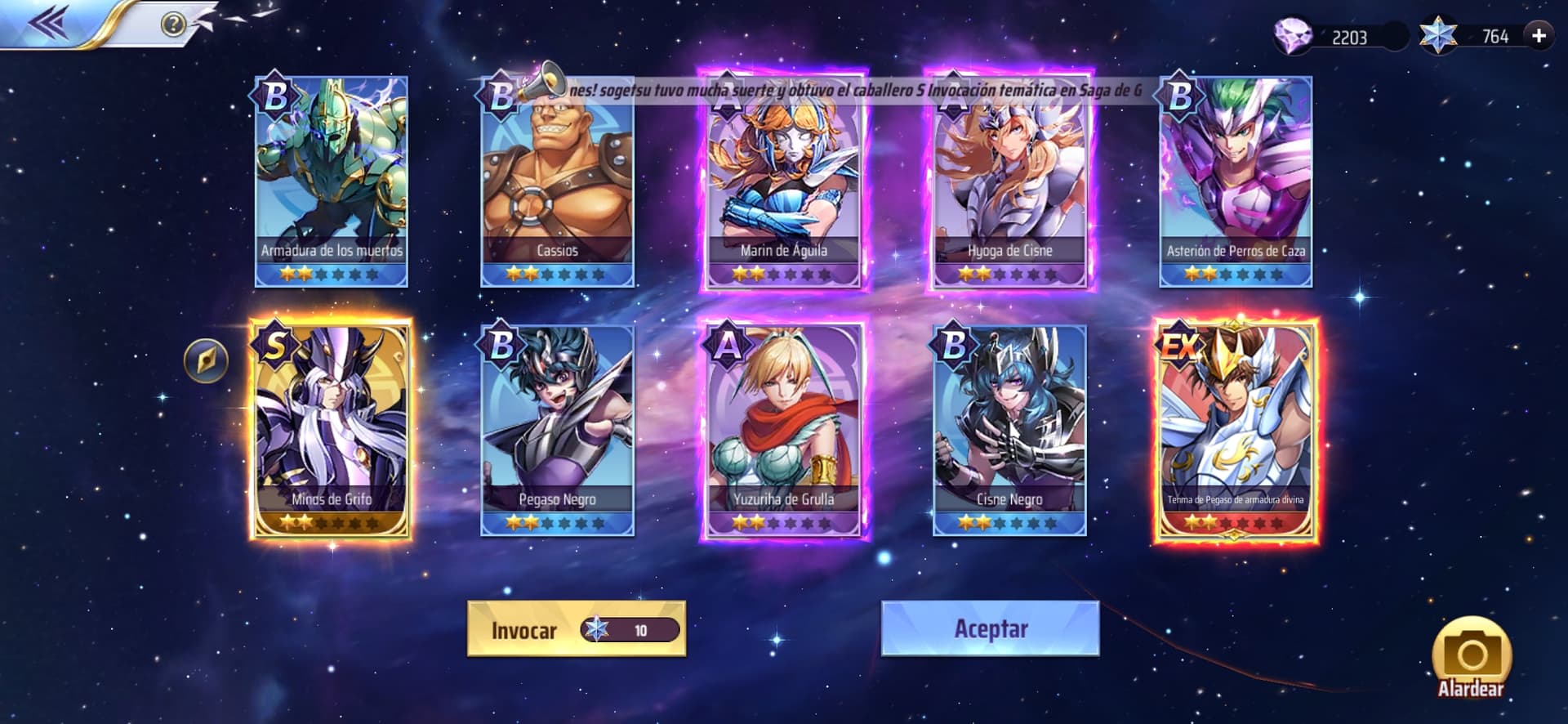Image resolution: width=1568 pixels, height=724 pixels.
Task: Inspect the Minos de Grifo S card
Action: coord(332,430)
